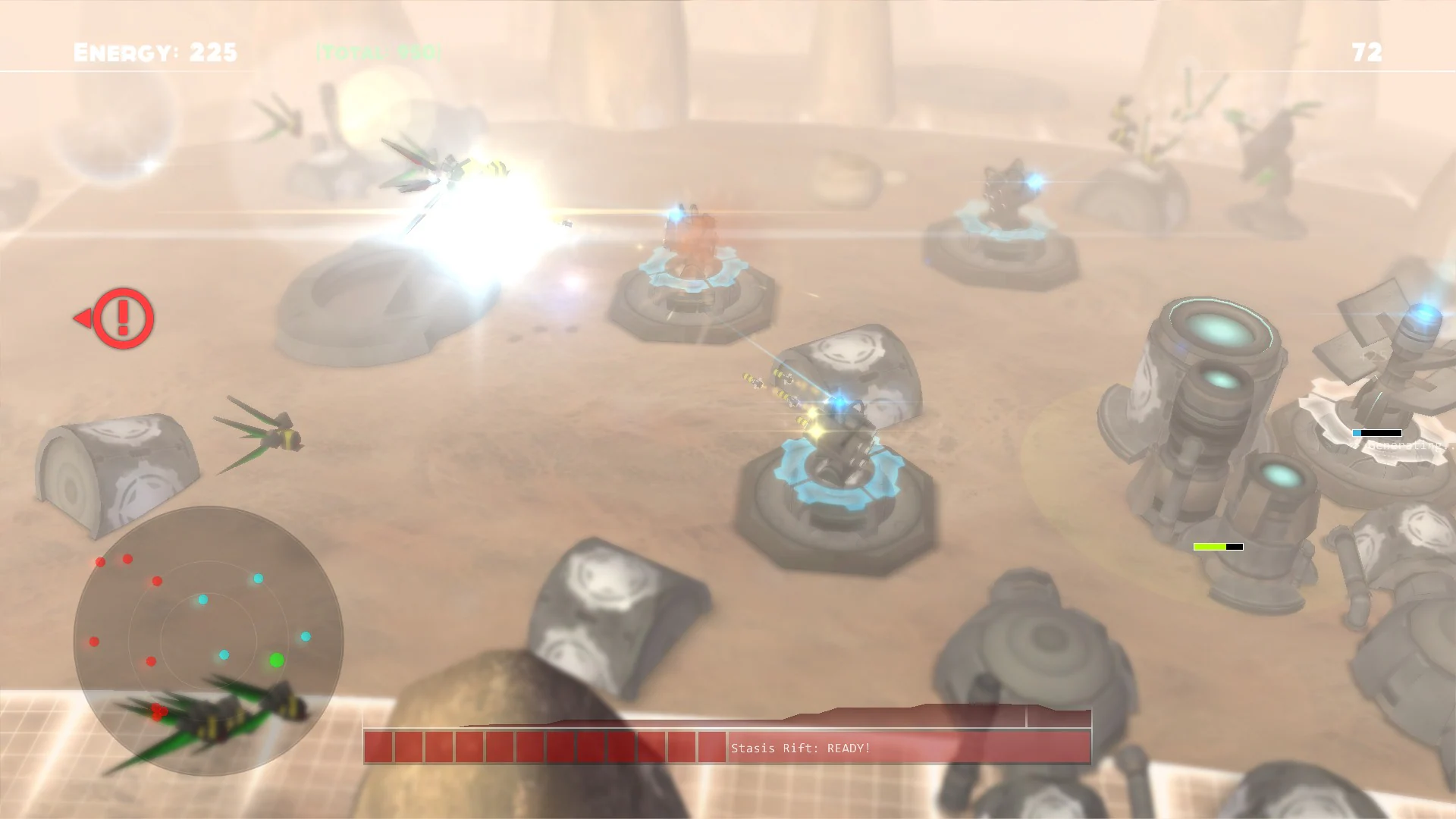Click the green glowing blip on the minimap
This screenshot has height=819, width=1456.
277,660
